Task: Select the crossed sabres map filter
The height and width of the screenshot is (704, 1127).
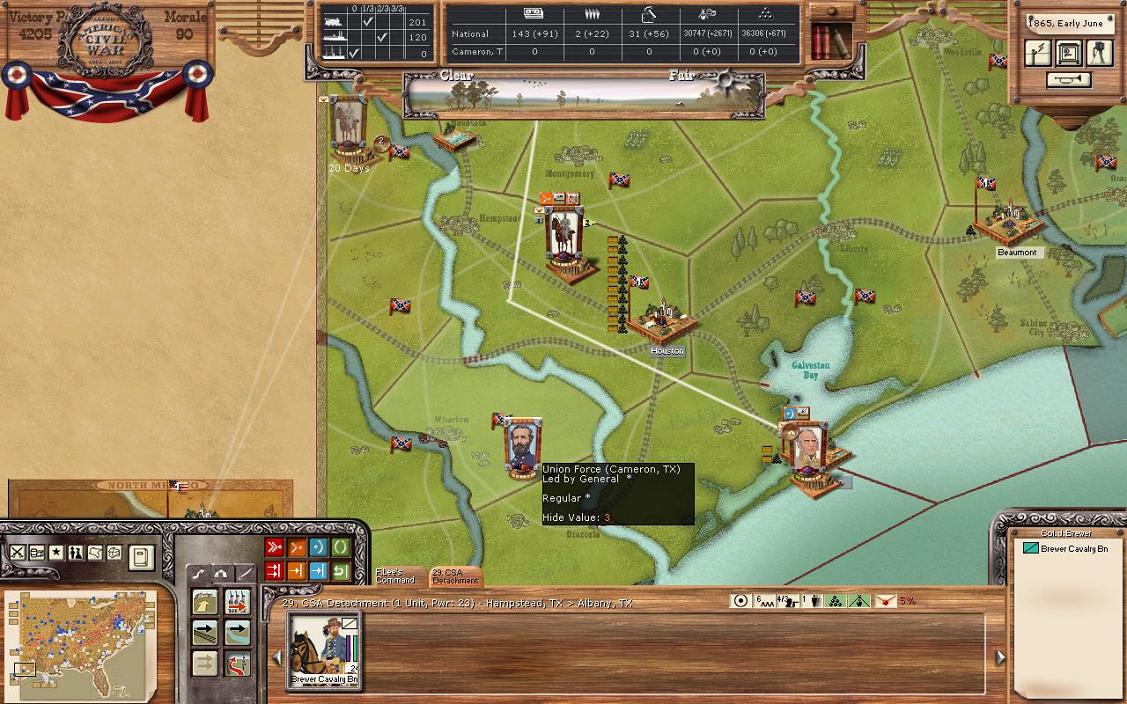Action: pos(17,553)
